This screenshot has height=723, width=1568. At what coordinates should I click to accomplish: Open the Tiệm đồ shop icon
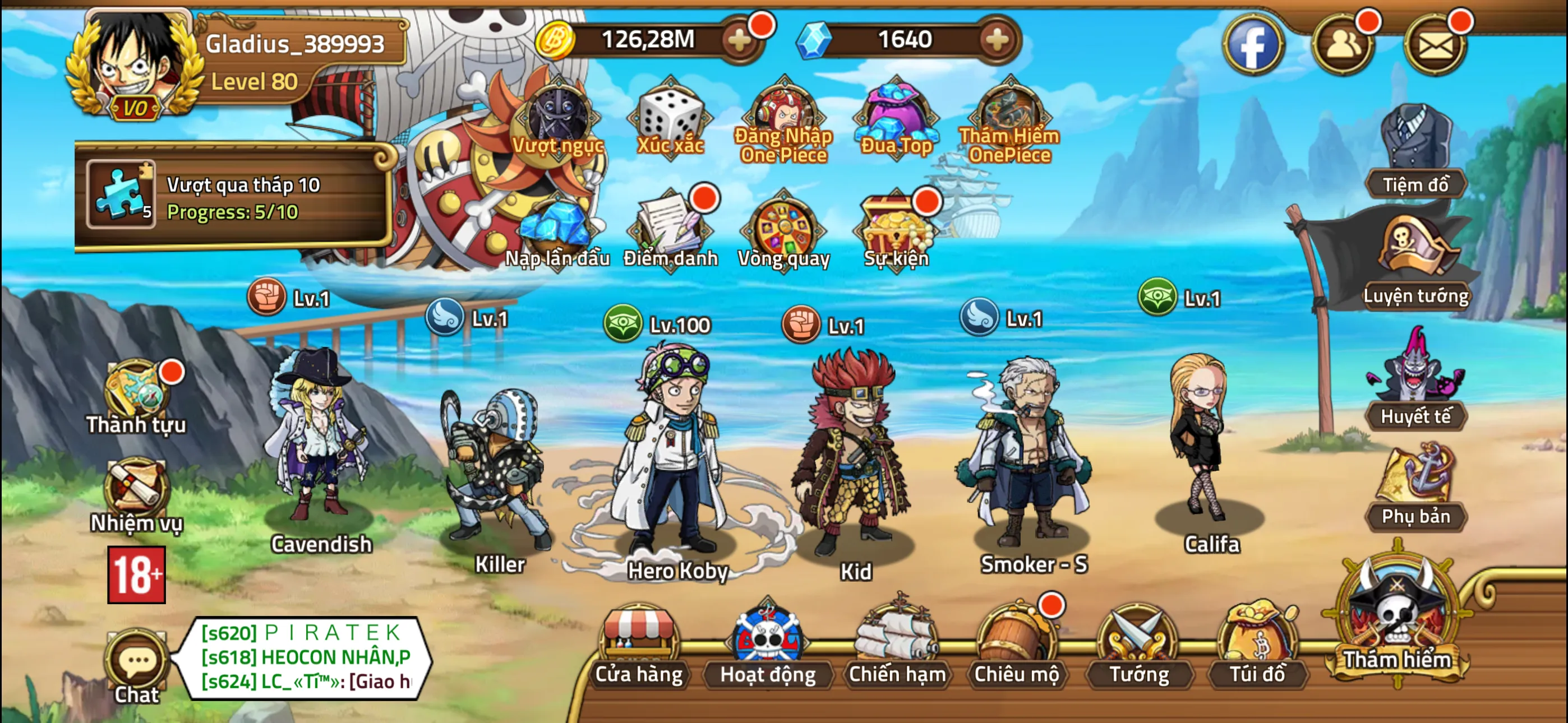[x=1417, y=140]
